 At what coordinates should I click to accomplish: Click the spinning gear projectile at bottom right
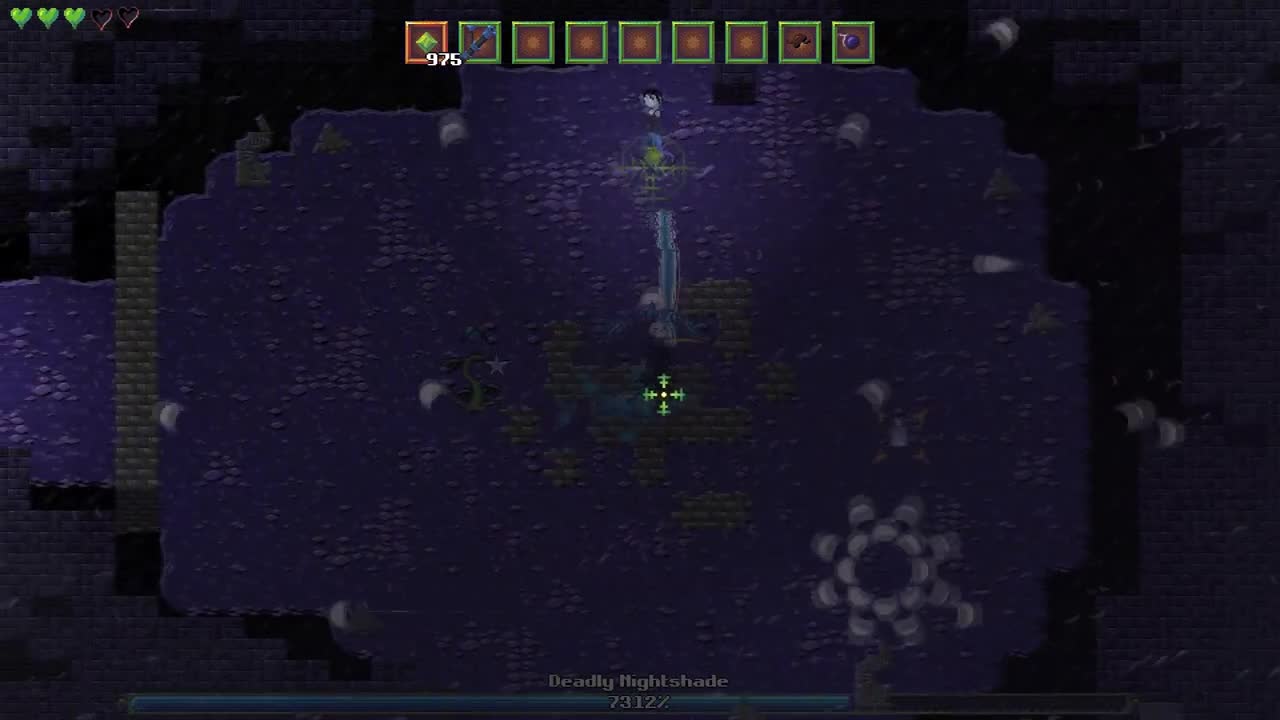[x=883, y=565]
